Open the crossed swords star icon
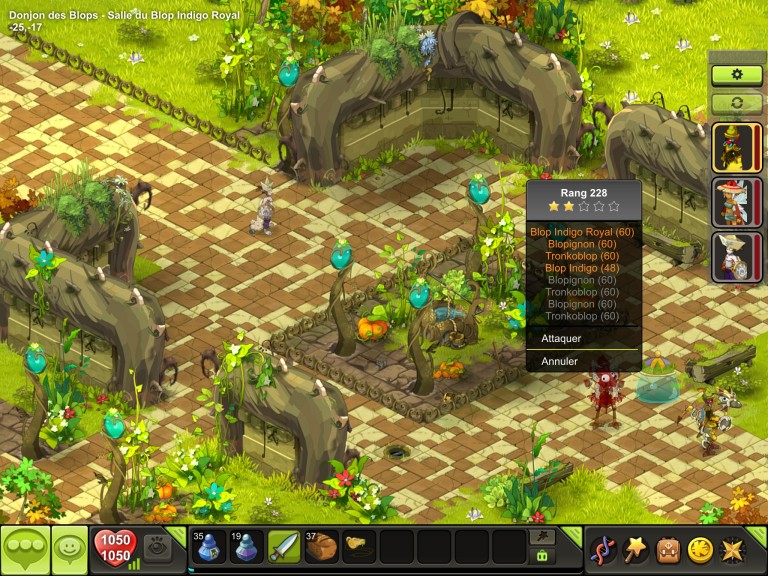The image size is (768, 576). tap(732, 549)
